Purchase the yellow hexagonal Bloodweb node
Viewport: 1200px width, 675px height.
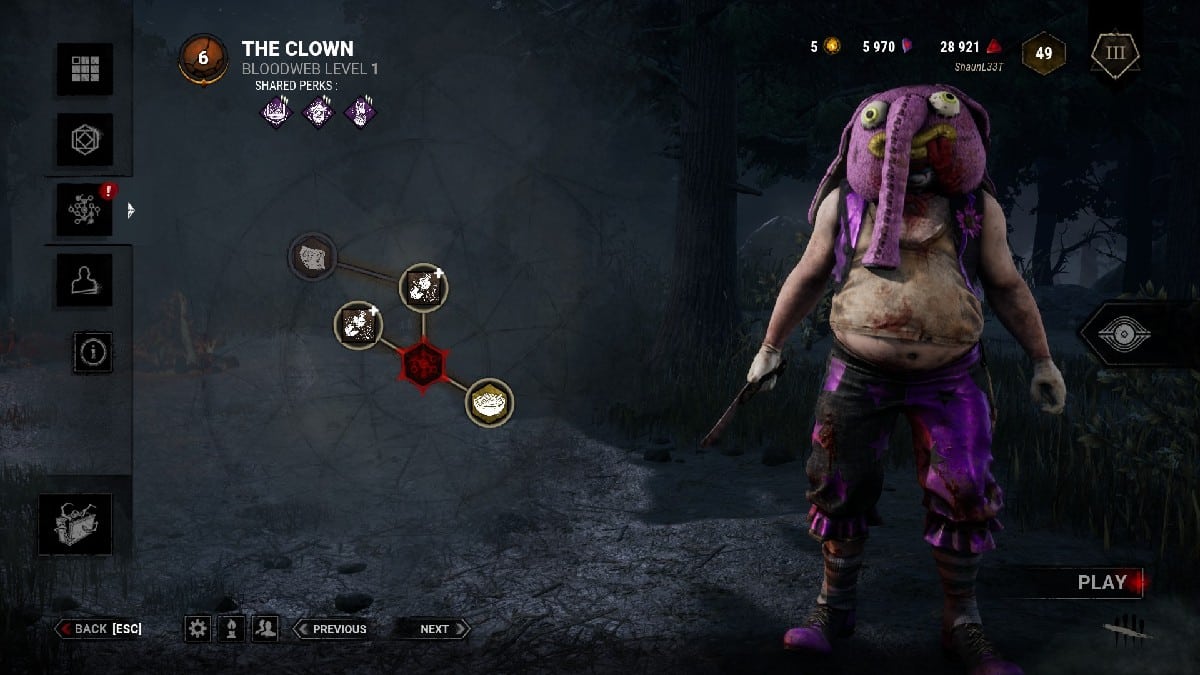pos(490,402)
